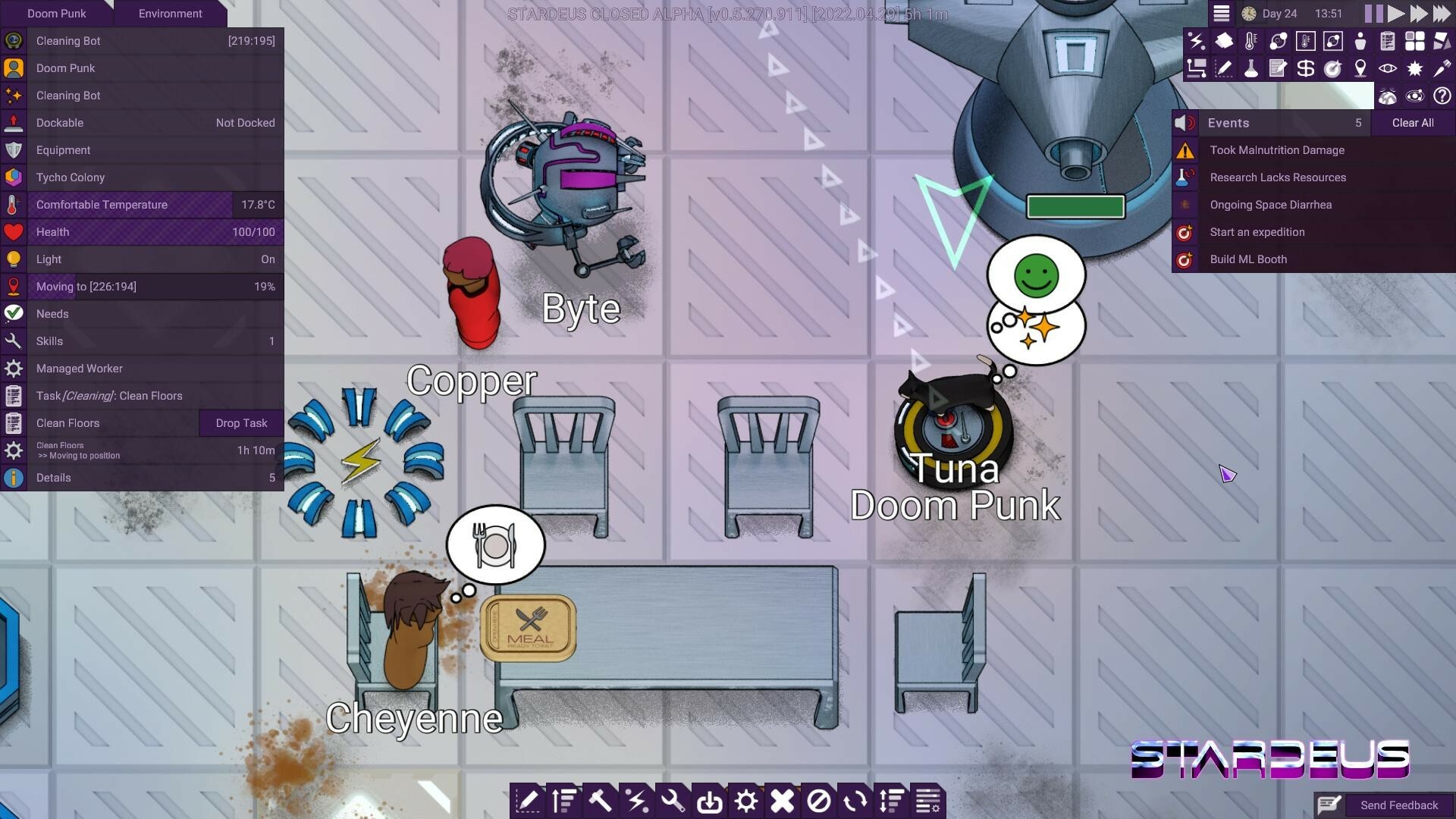Click the dollar finances icon

point(1305,68)
